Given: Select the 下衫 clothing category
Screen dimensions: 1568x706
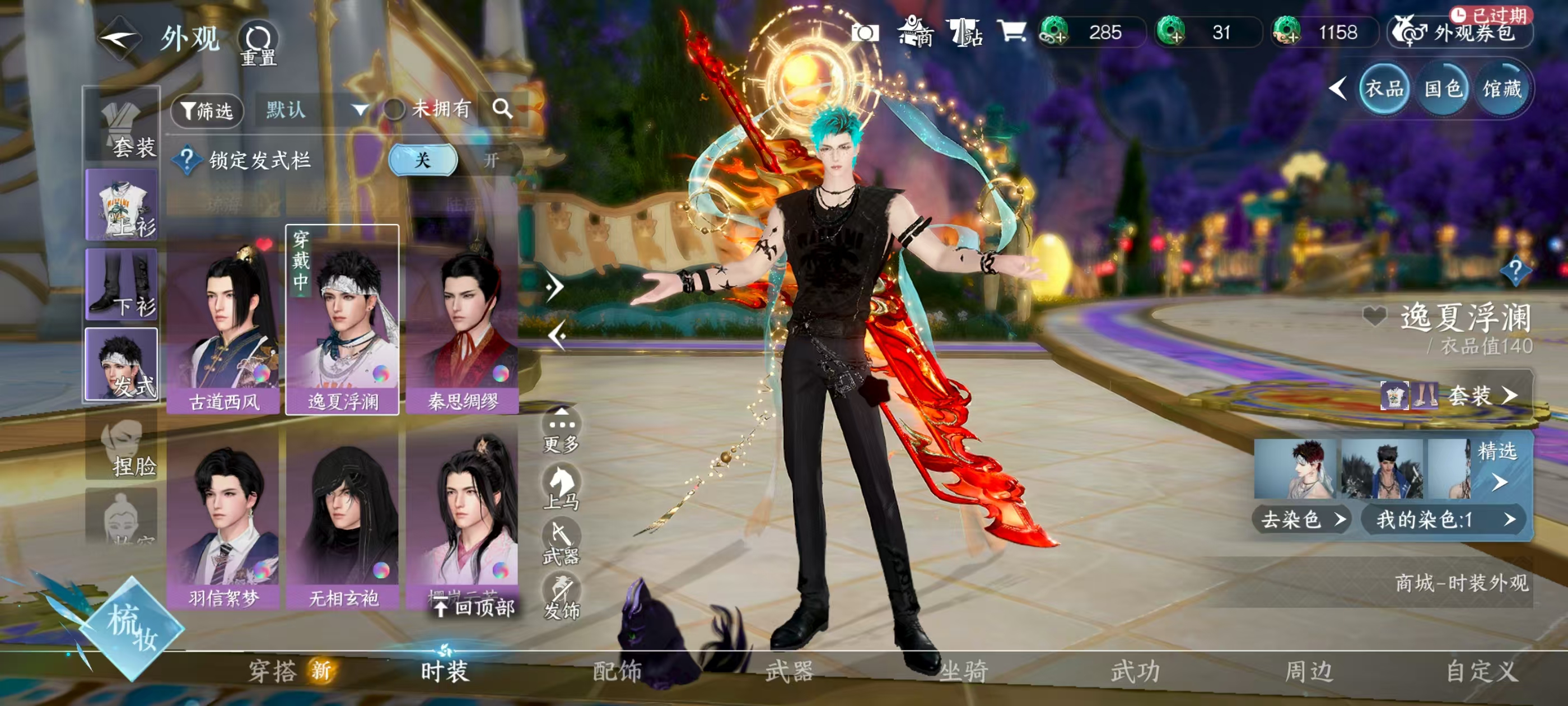Looking at the screenshot, I should tap(122, 285).
